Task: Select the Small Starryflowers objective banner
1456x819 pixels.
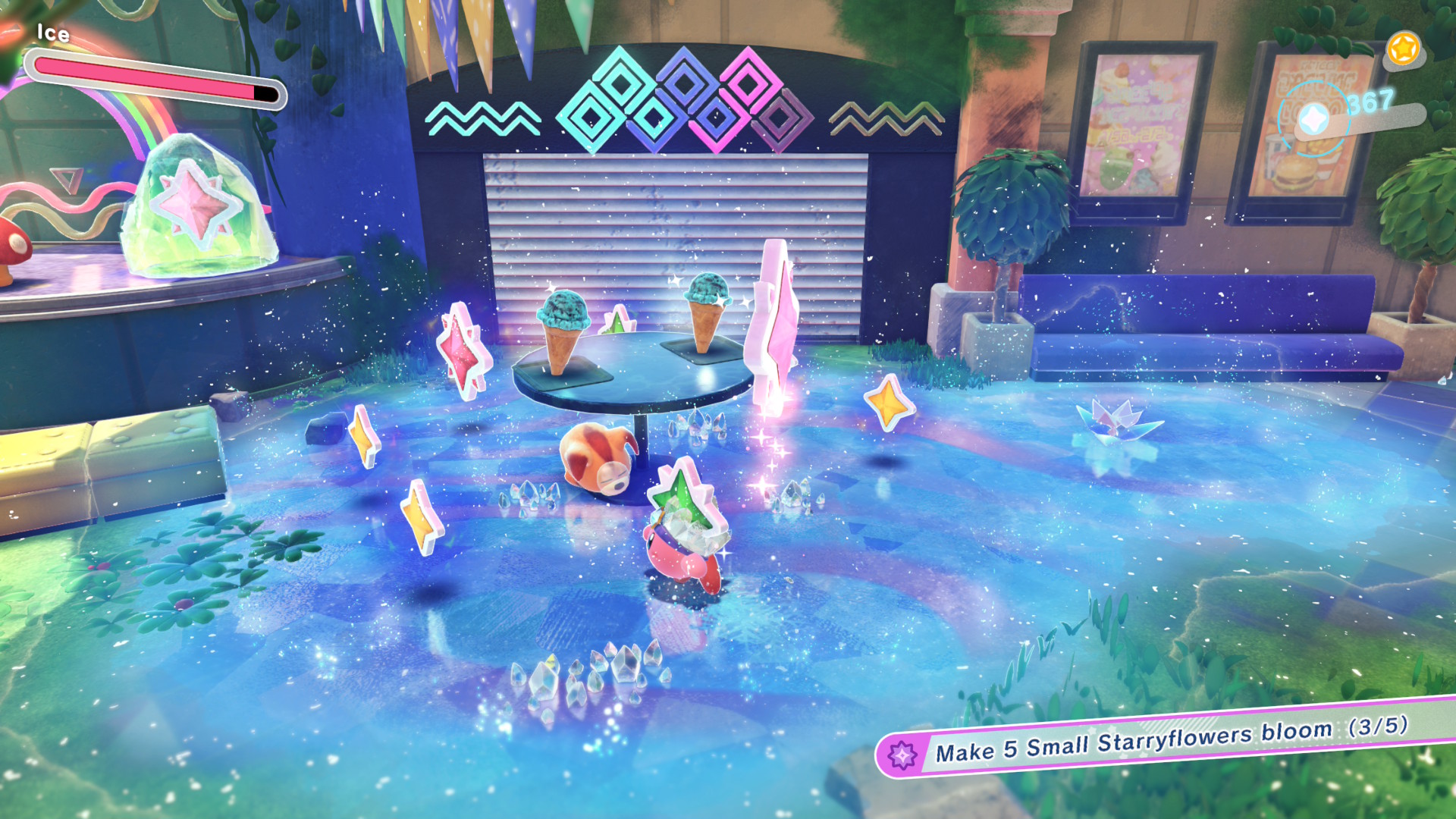Action: coord(1168,739)
